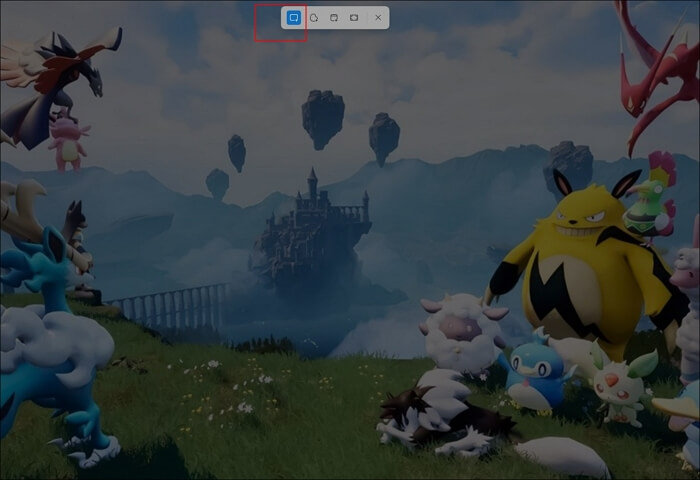Close the snipping toolbar
The image size is (700, 480).
pyautogui.click(x=377, y=18)
